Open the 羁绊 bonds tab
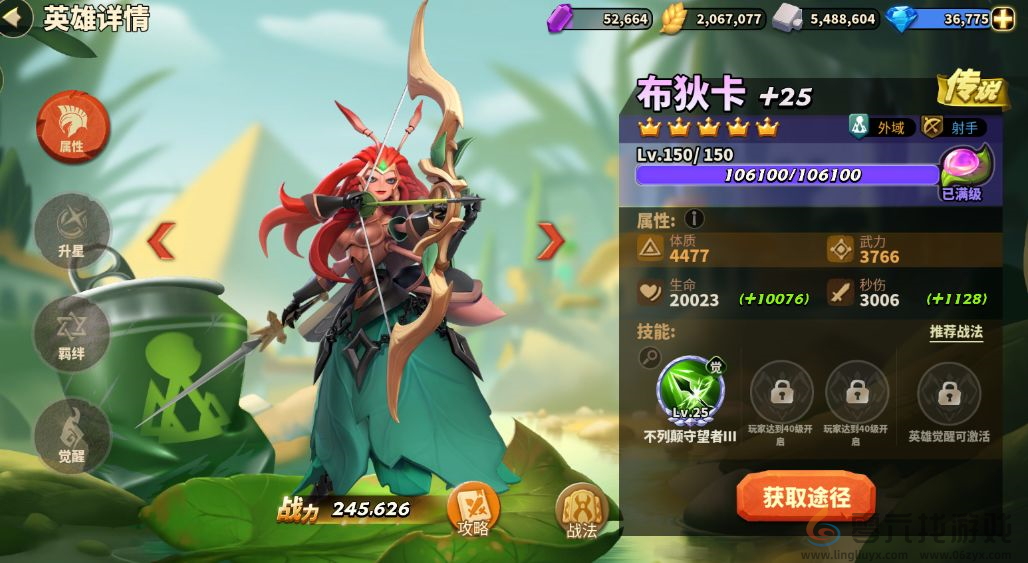The height and width of the screenshot is (563, 1028). tap(71, 333)
